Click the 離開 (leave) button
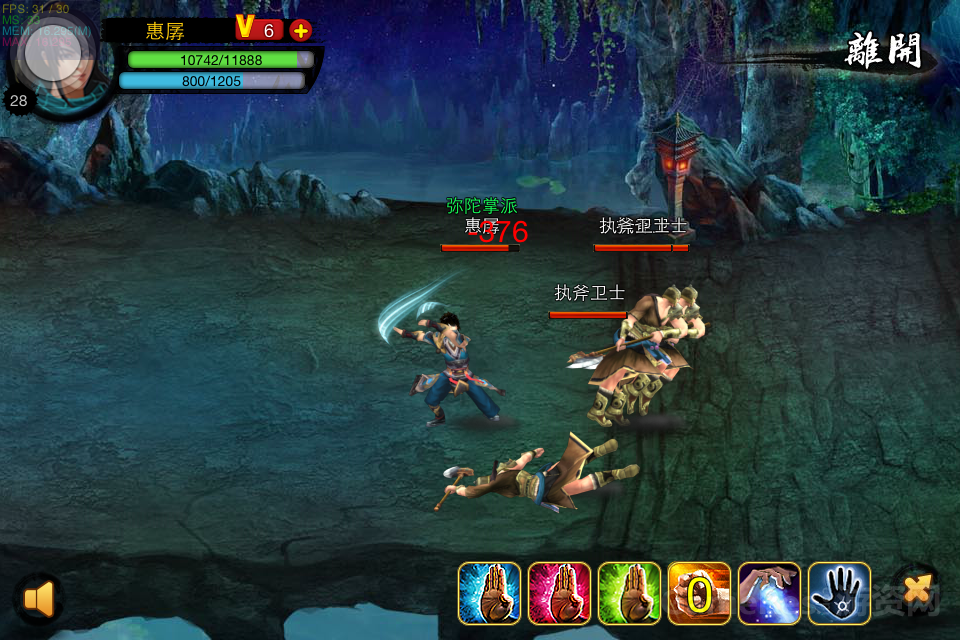960x640 pixels. pos(883,50)
